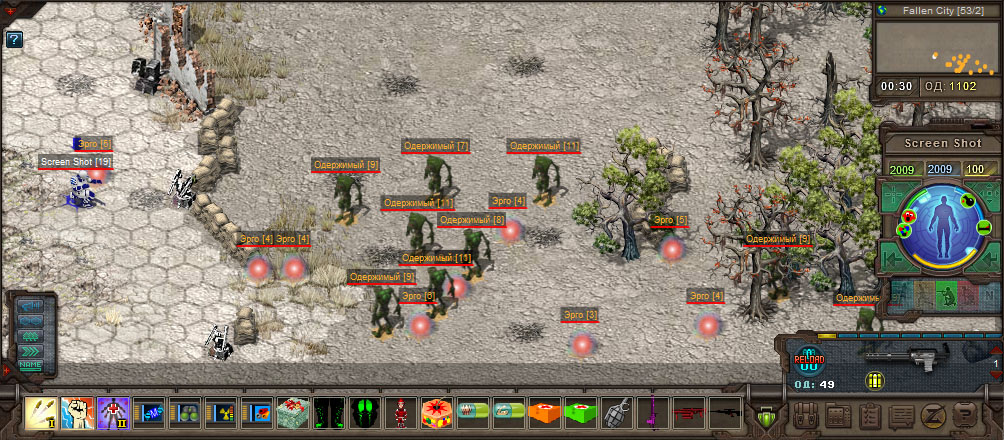Use the orange medkit box
This screenshot has height=440, width=1004.
pos(543,412)
